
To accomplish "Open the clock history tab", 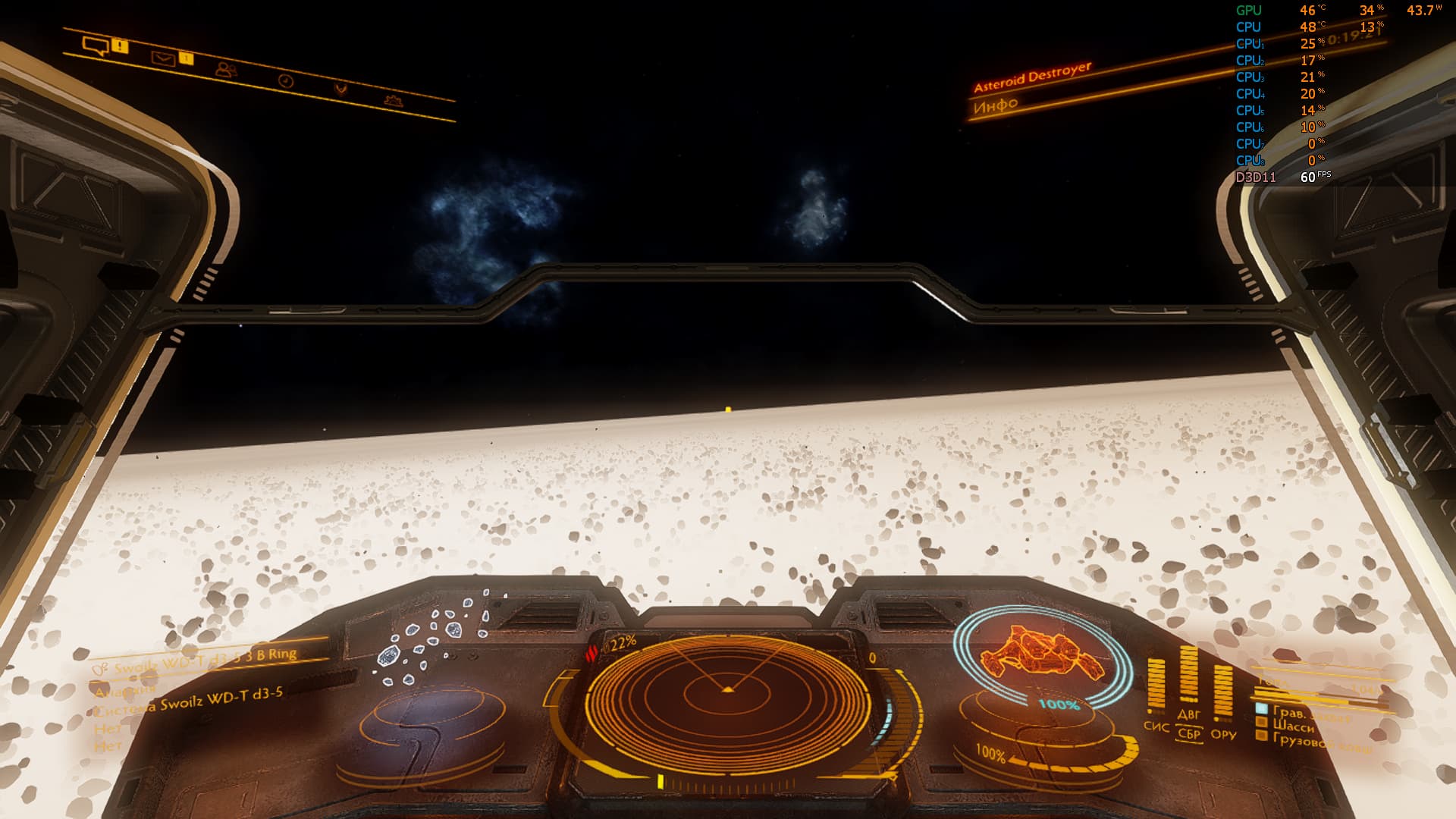I will click(286, 80).
